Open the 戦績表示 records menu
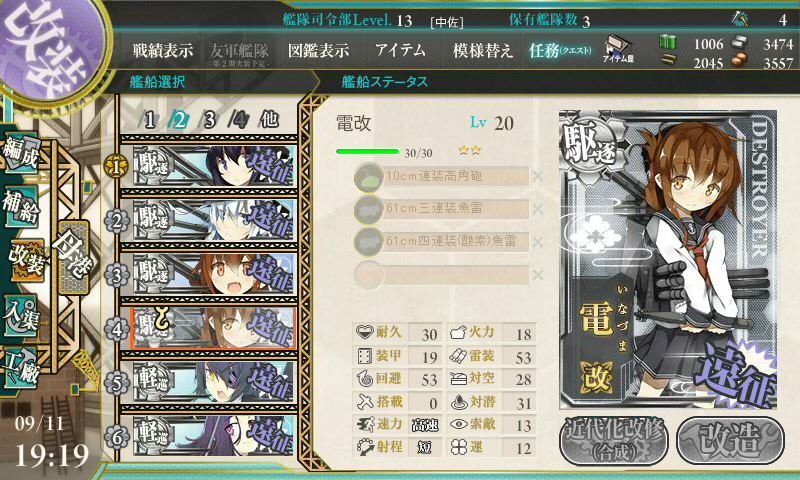 (x=163, y=50)
